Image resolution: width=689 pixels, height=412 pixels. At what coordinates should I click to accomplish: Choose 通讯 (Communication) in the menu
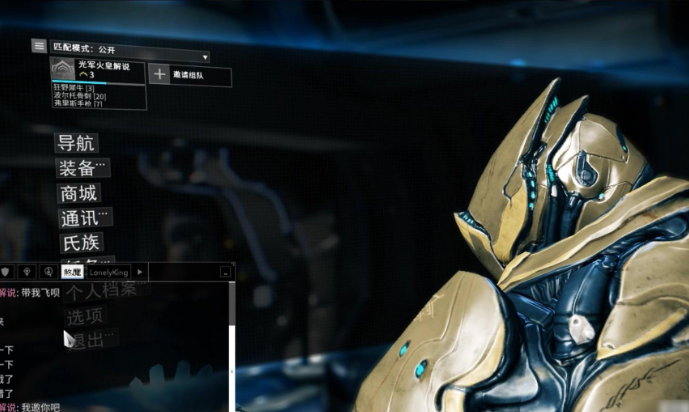tap(82, 218)
